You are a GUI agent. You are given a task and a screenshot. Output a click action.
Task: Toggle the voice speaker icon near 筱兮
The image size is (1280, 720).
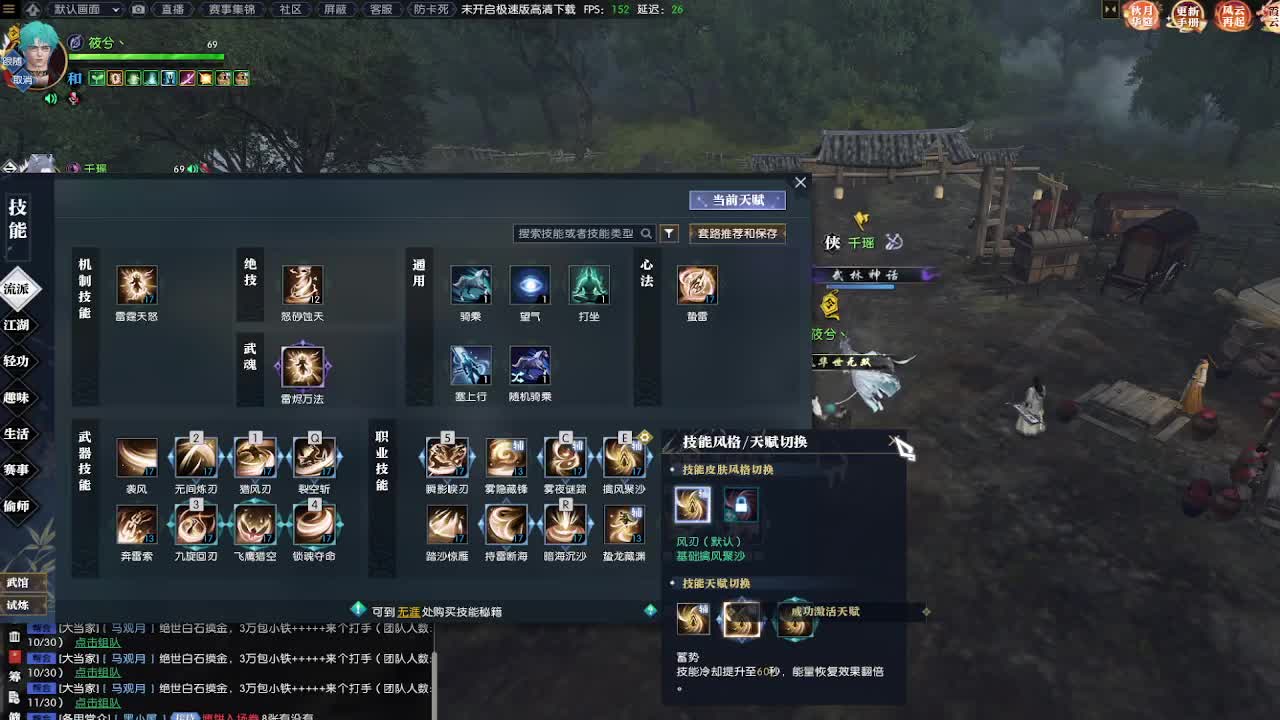(49, 99)
